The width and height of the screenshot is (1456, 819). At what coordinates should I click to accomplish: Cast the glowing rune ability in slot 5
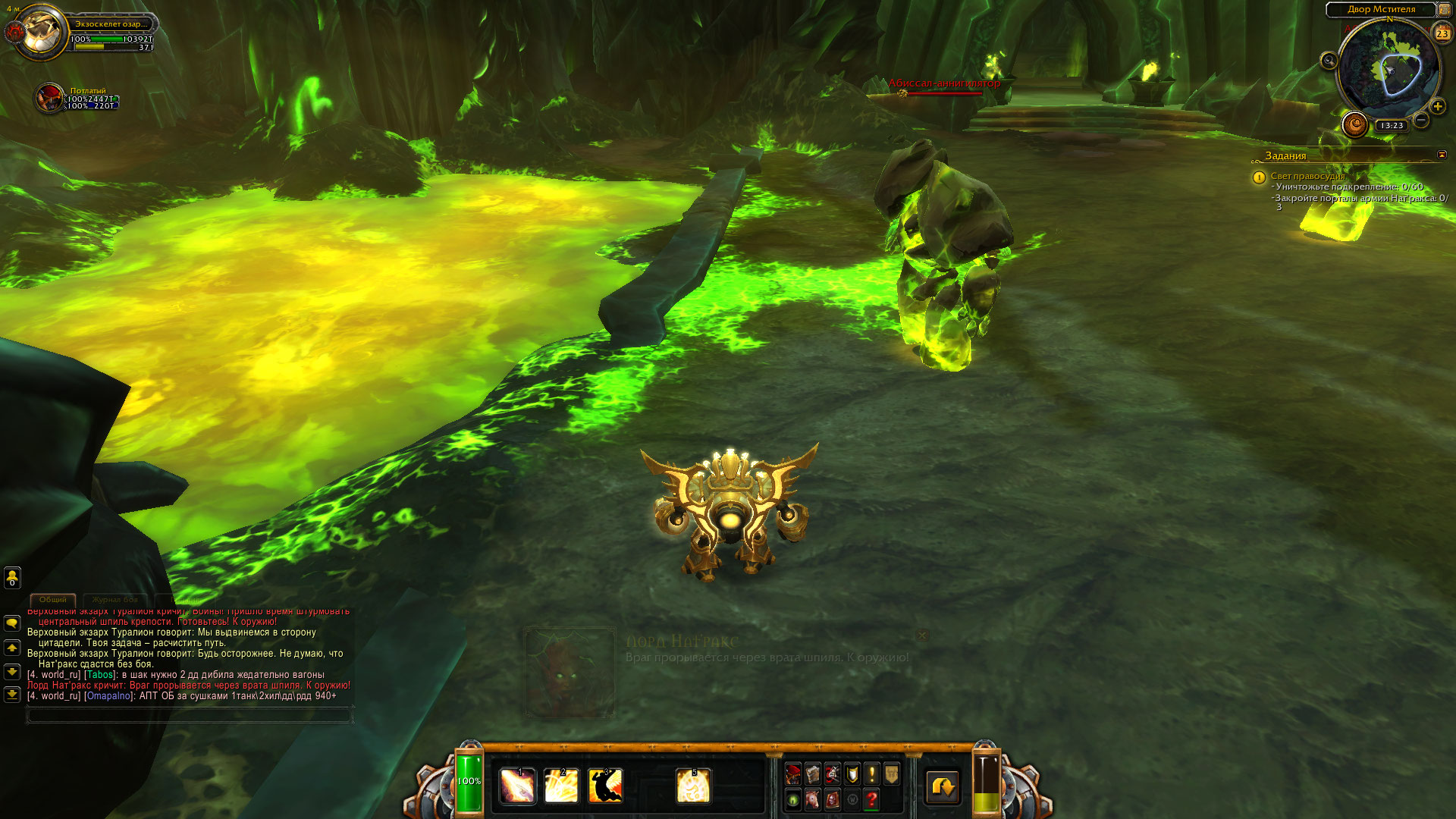693,786
